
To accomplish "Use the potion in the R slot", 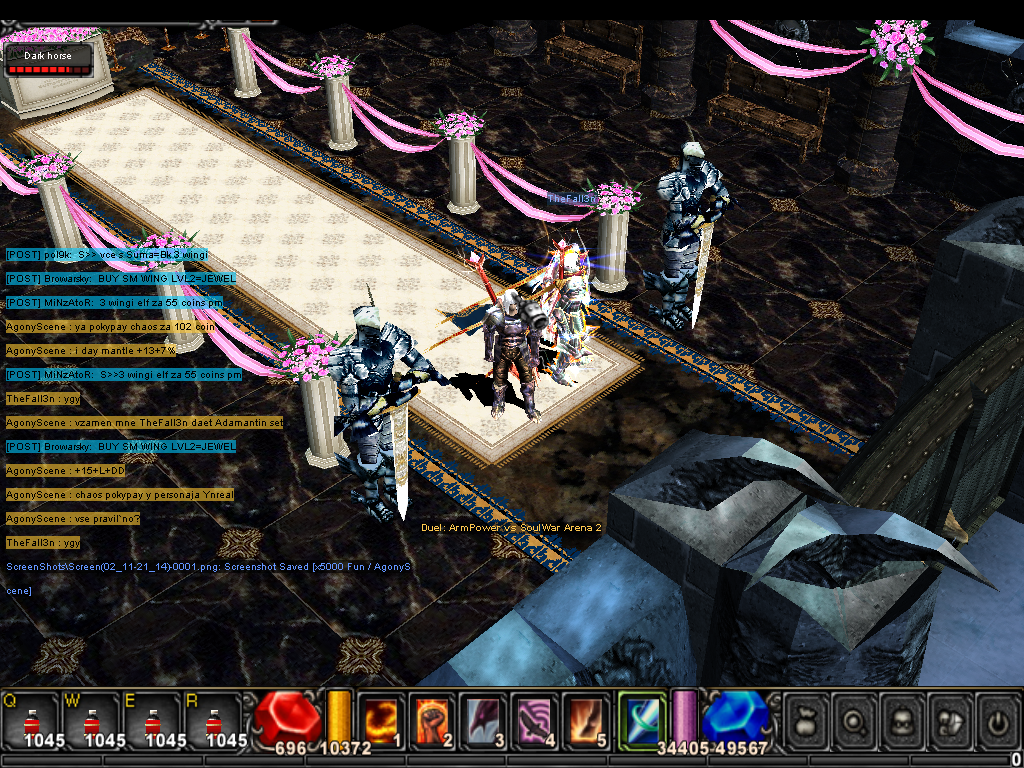I will (213, 720).
